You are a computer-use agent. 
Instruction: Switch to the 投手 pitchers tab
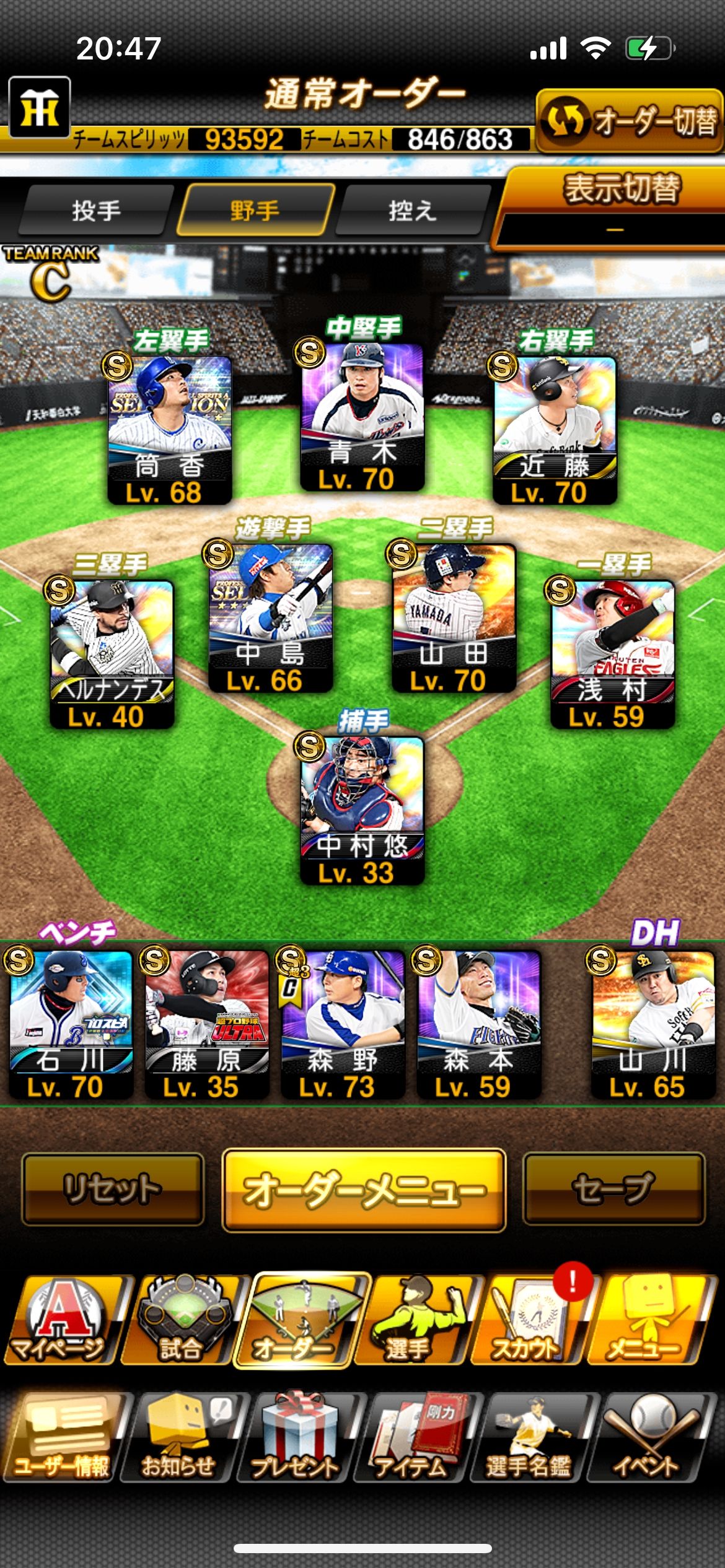96,211
